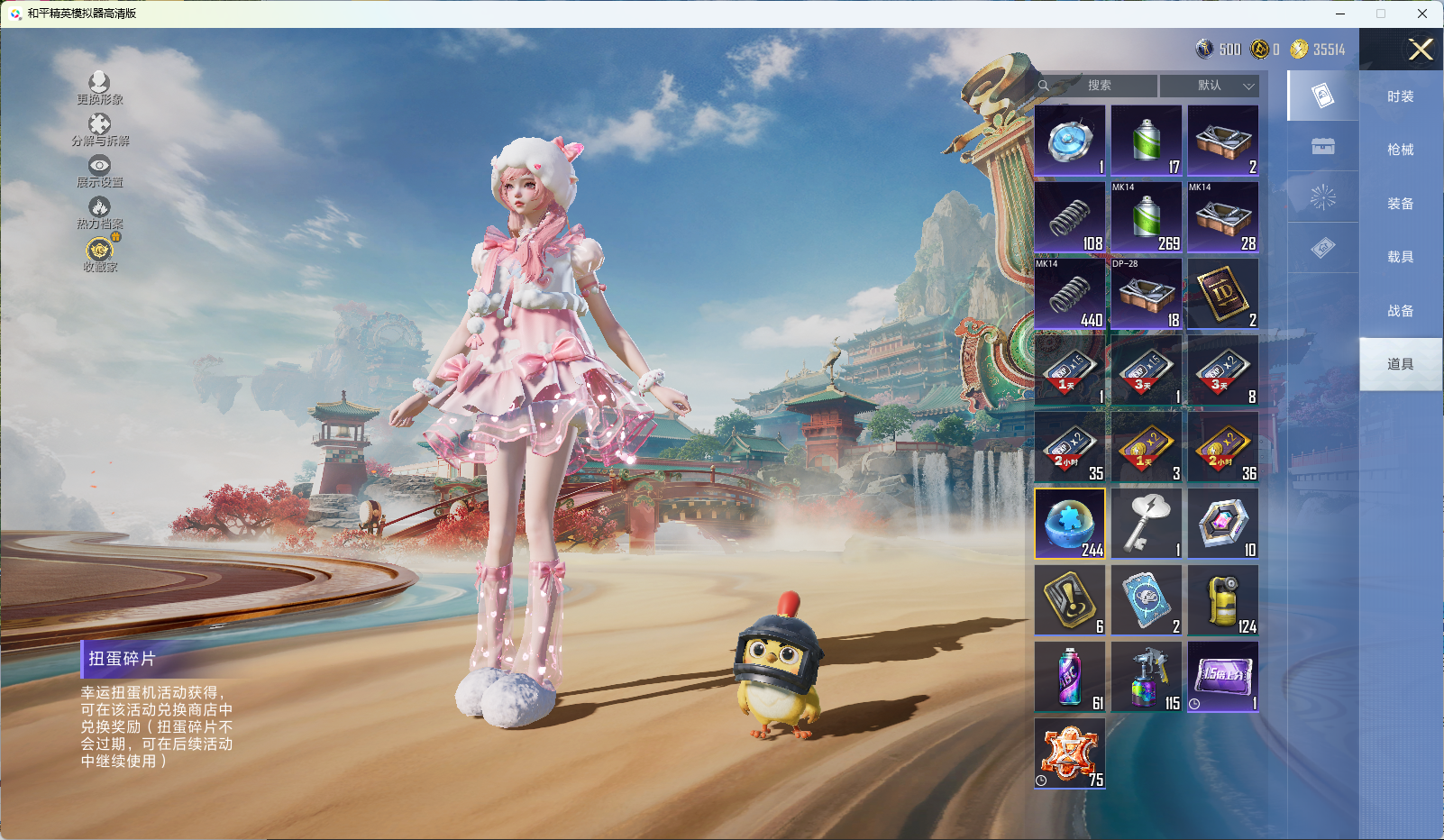Open the 分解与拆解 function
Image resolution: width=1444 pixels, height=840 pixels.
[99, 130]
